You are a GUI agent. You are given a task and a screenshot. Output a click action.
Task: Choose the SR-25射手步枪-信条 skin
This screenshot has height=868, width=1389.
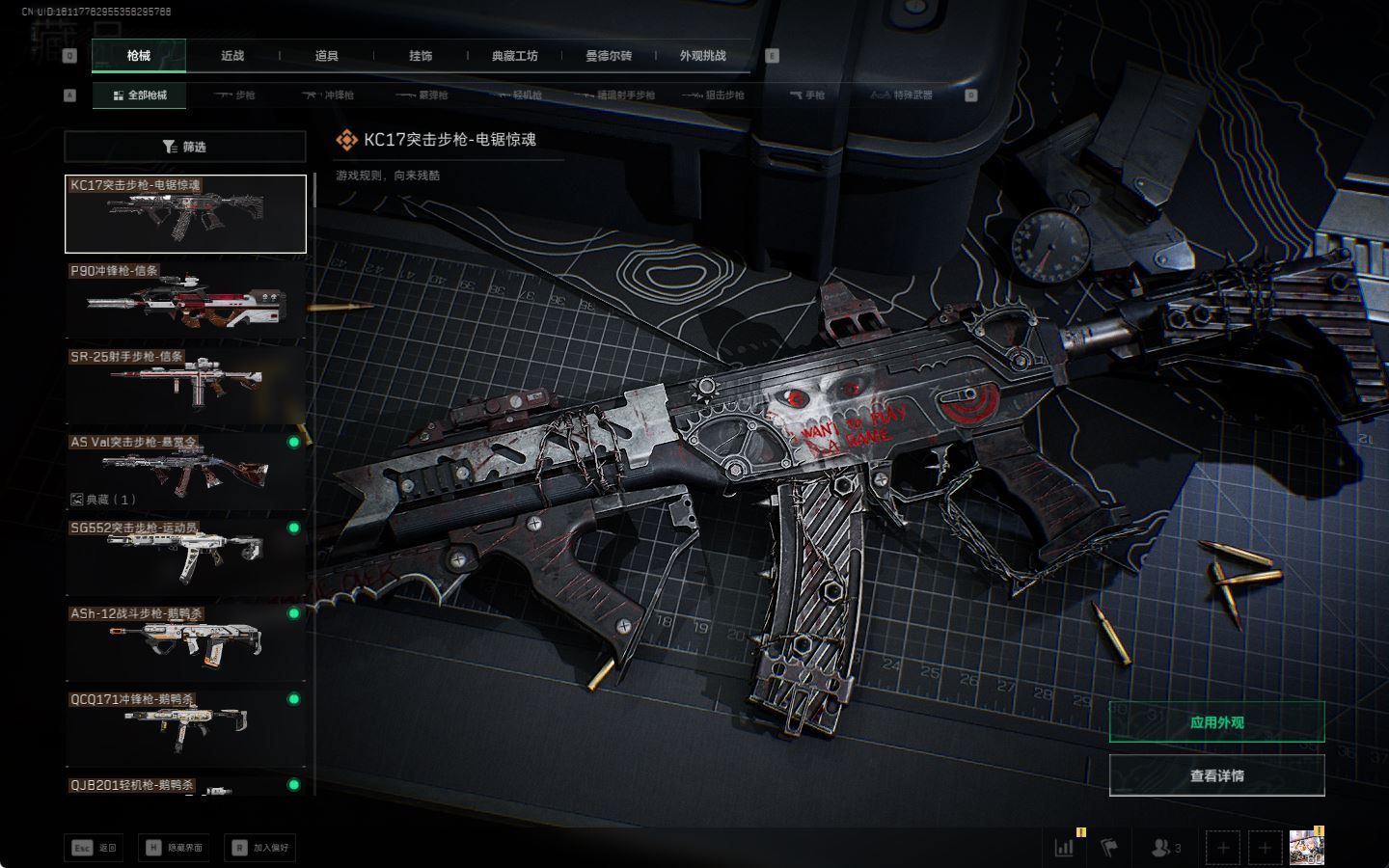click(x=185, y=386)
